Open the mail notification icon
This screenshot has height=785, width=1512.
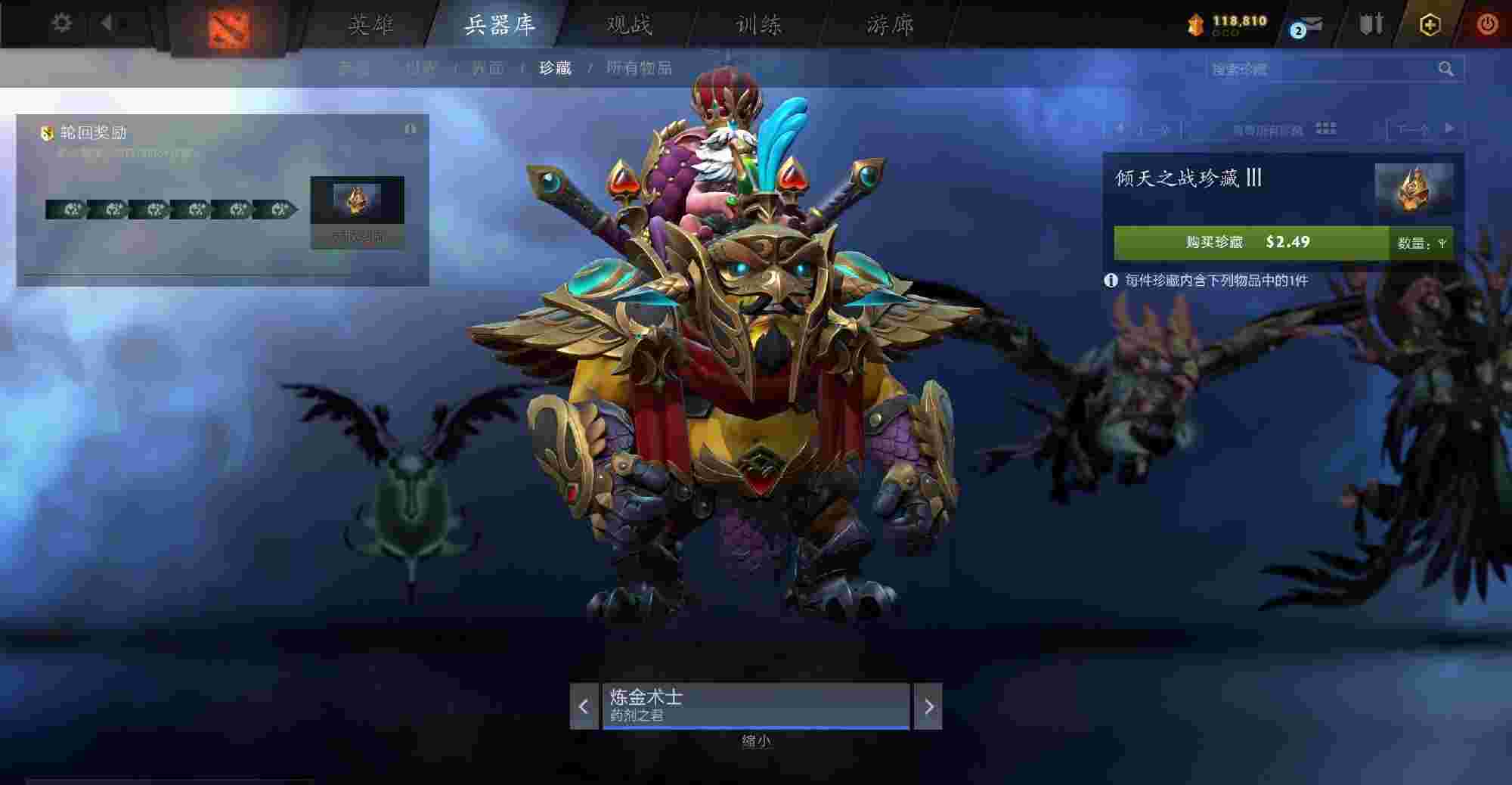[1306, 26]
